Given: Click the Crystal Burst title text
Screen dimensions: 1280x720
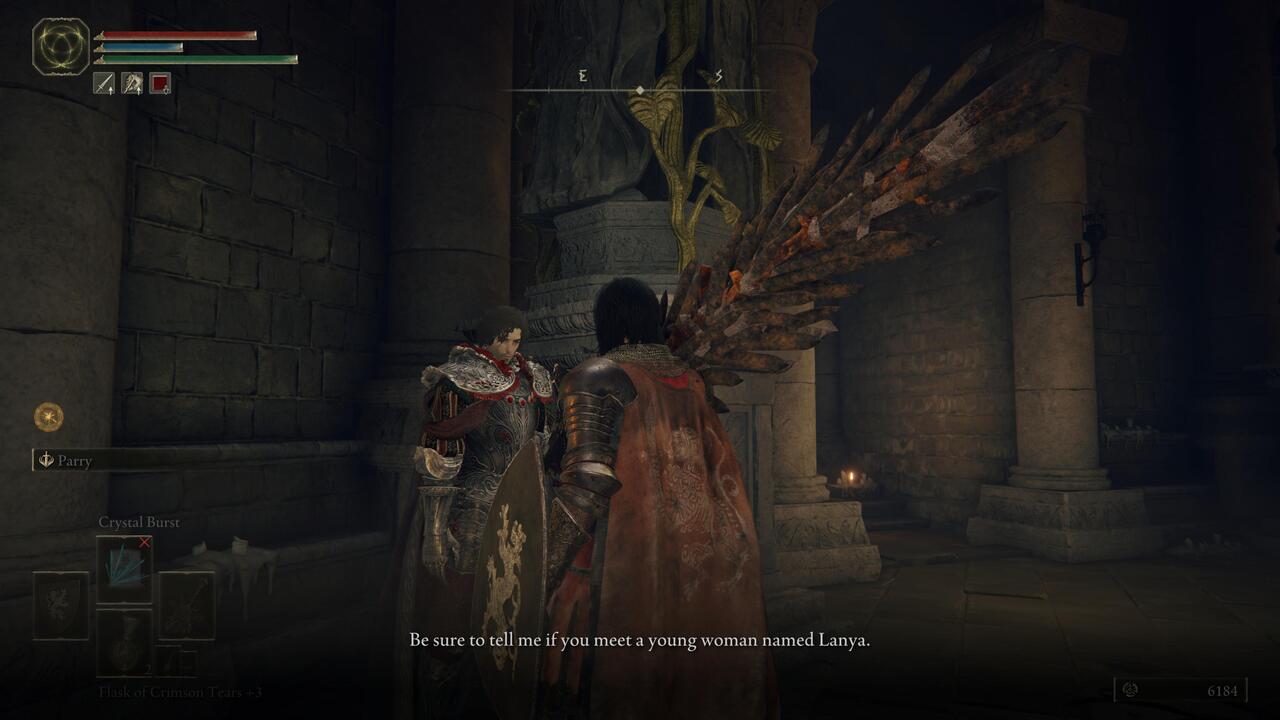Looking at the screenshot, I should tap(139, 521).
